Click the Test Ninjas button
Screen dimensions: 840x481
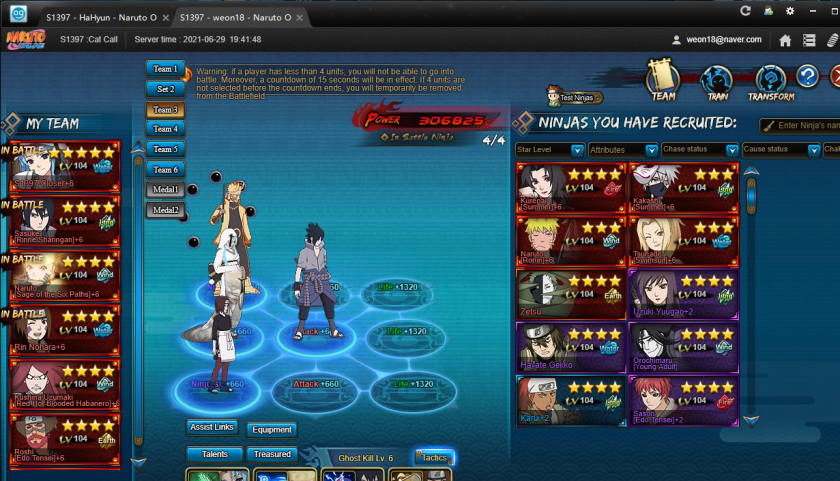pyautogui.click(x=572, y=98)
